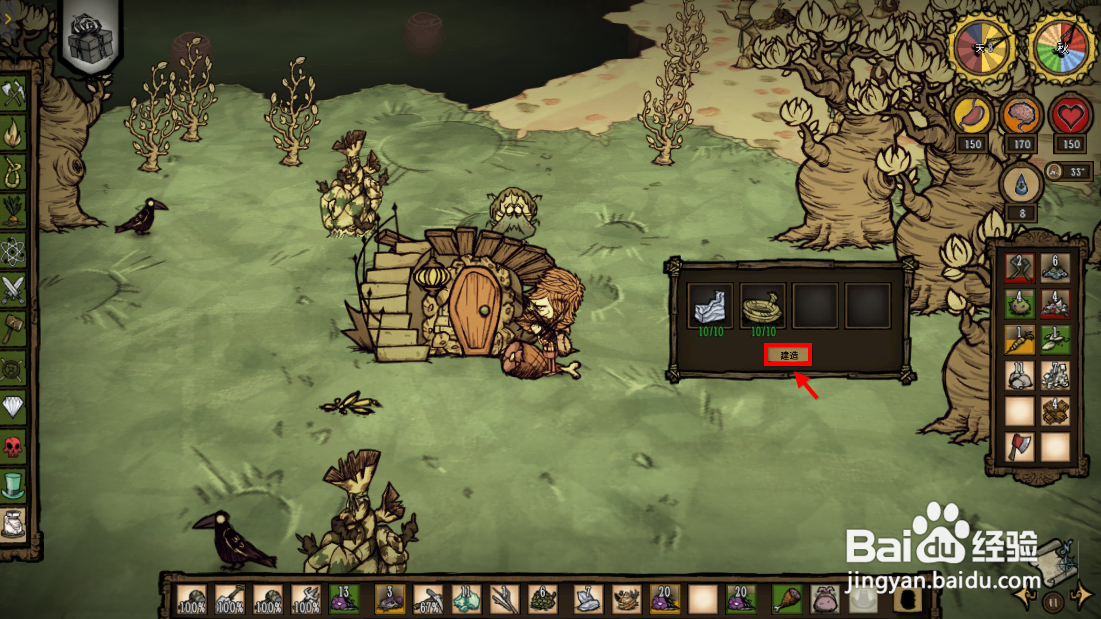Pick the wooden boards backpack slot
Viewport: 1101px width, 619px height.
(x=1055, y=410)
